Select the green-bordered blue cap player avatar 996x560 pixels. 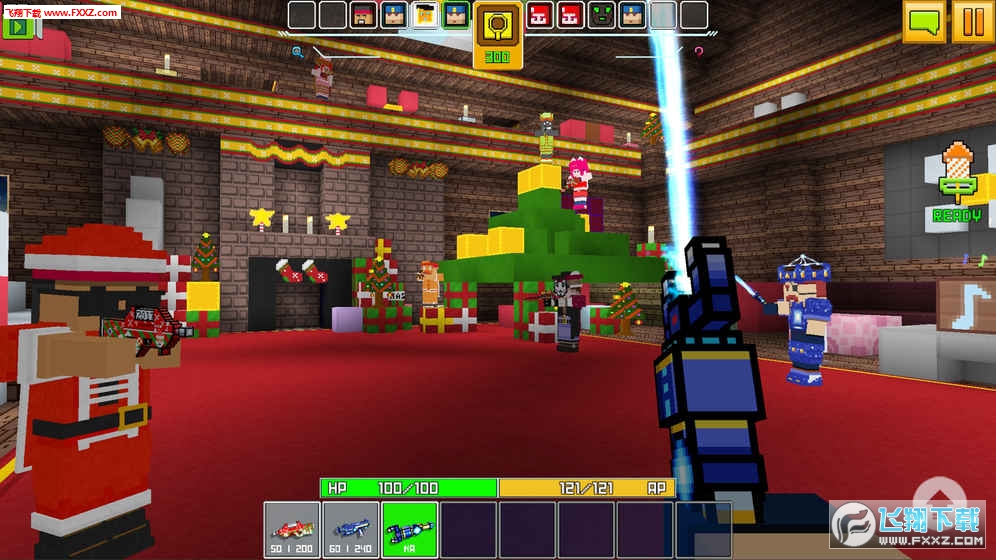[x=457, y=15]
